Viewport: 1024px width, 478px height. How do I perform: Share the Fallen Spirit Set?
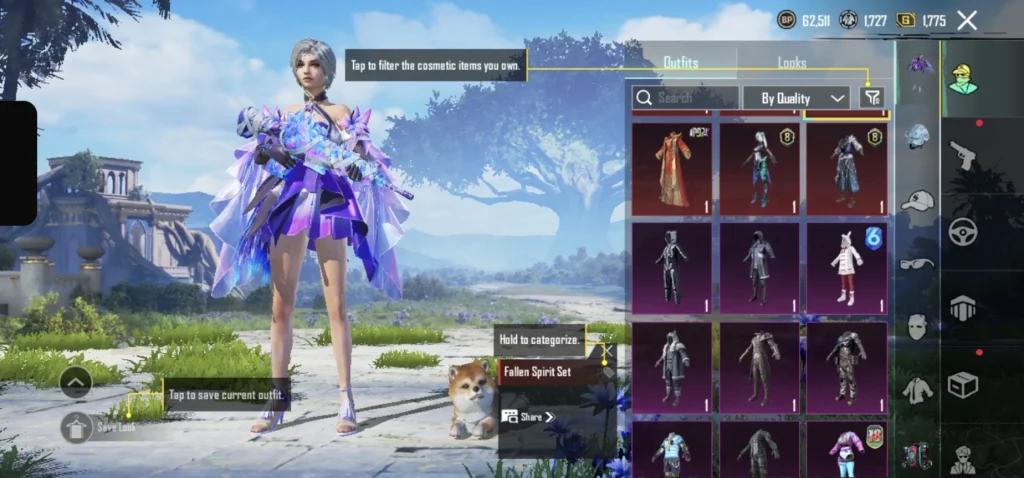528,416
